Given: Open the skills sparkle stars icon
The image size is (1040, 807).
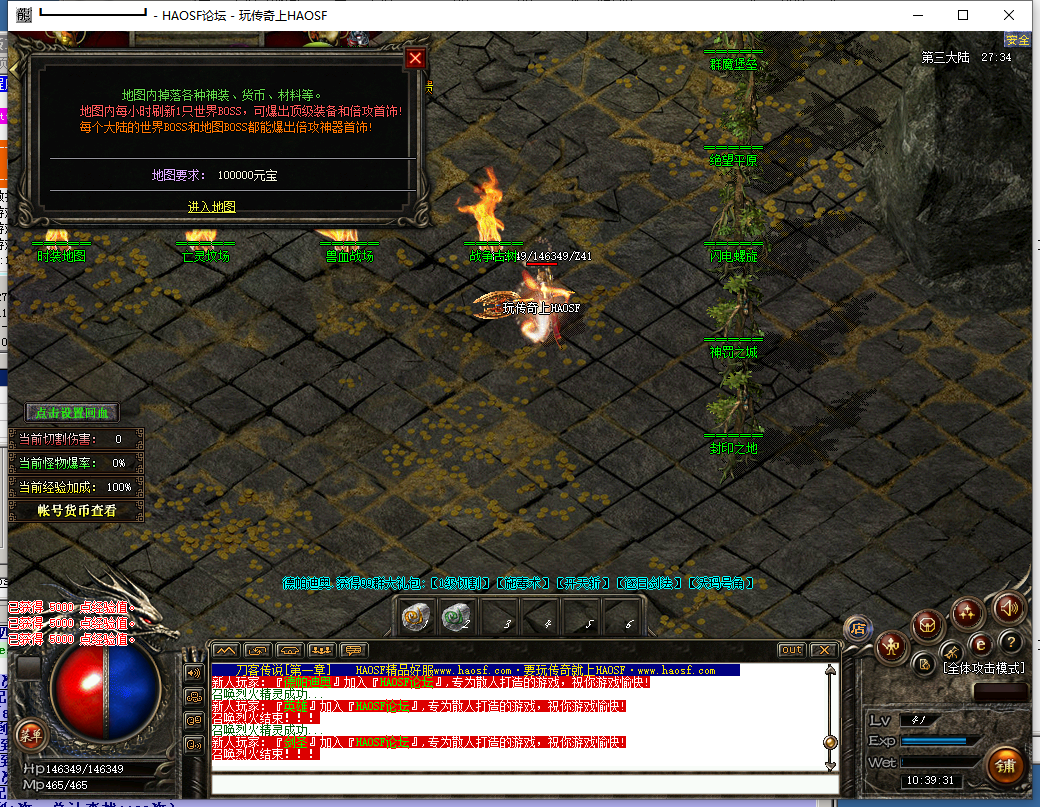Looking at the screenshot, I should point(967,611).
